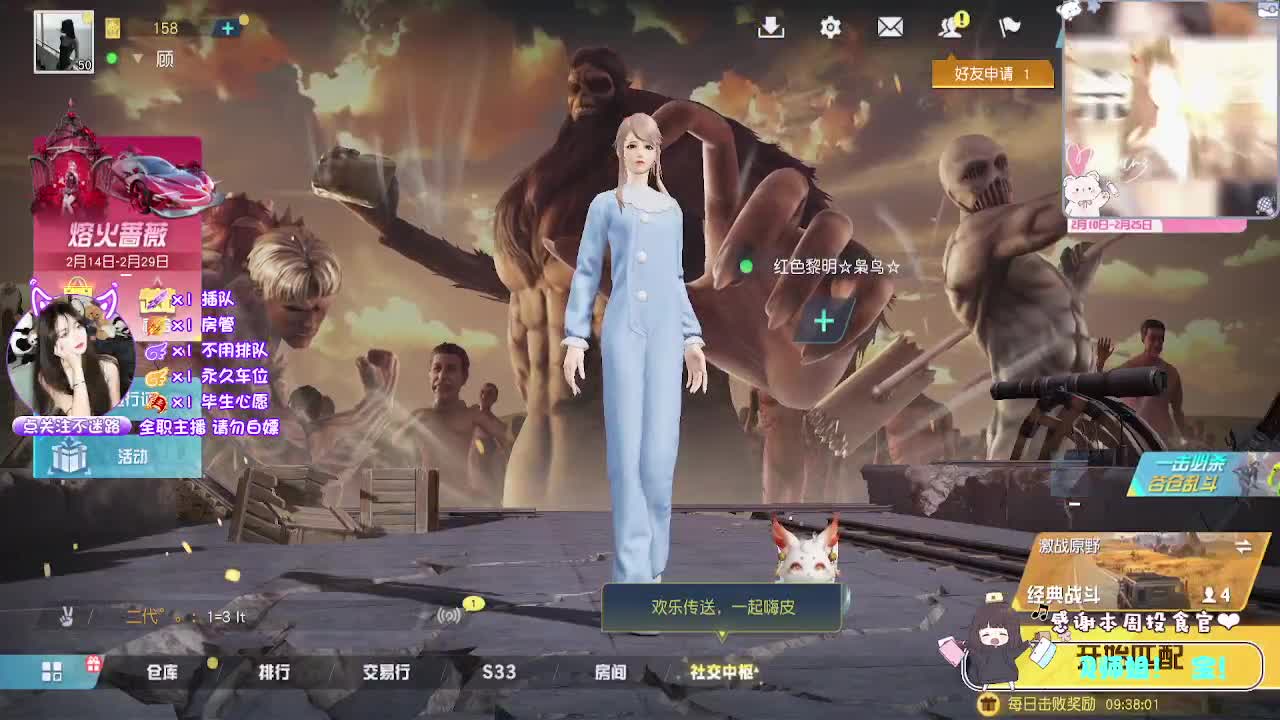Click the flag report icon in the top bar

(1010, 28)
